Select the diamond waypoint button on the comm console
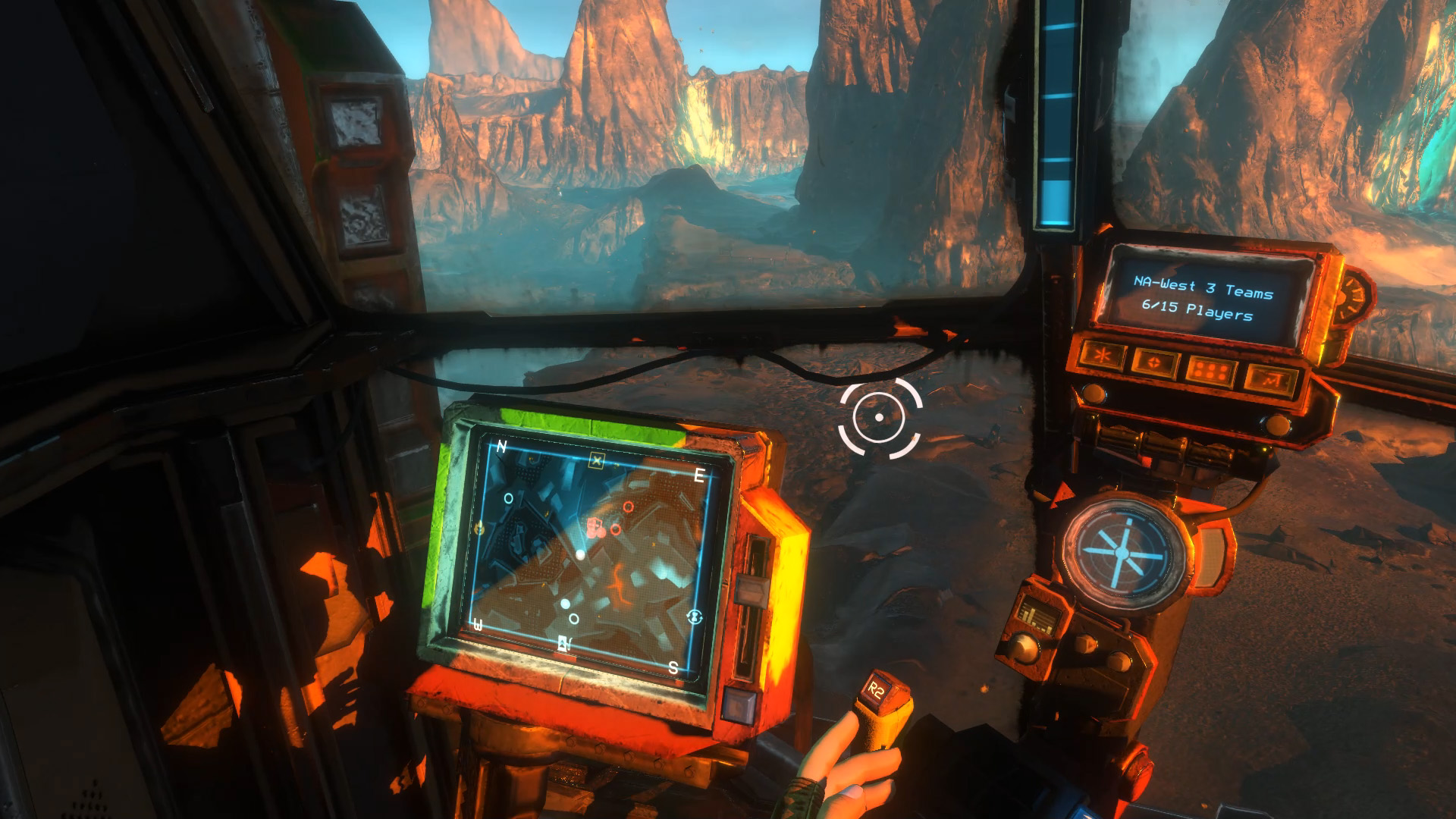Viewport: 1456px width, 819px height. (x=1153, y=361)
